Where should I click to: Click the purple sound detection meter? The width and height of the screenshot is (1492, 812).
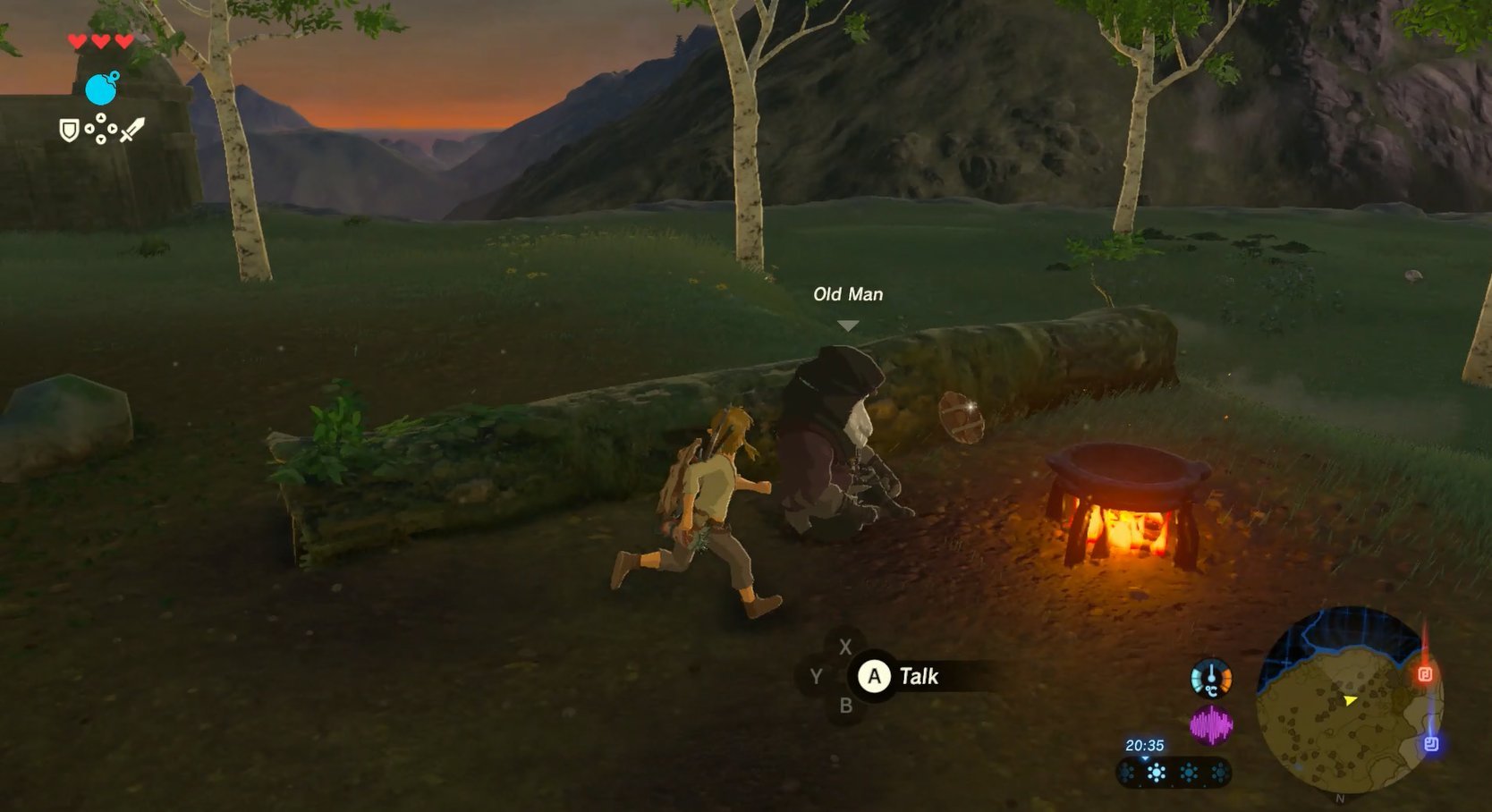click(x=1211, y=723)
